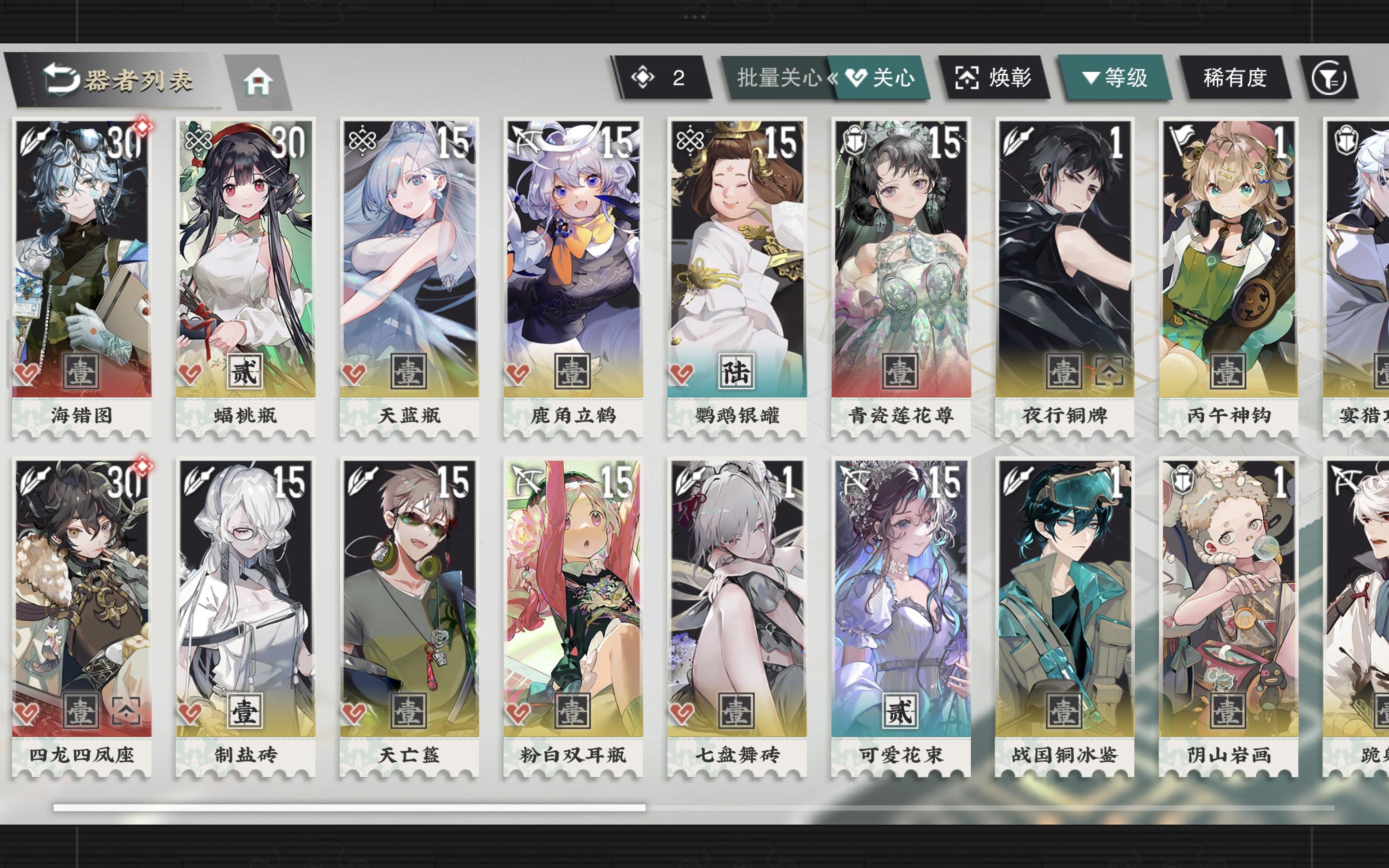
Task: Click the back arrow beside 器者列表 title
Action: coord(59,78)
